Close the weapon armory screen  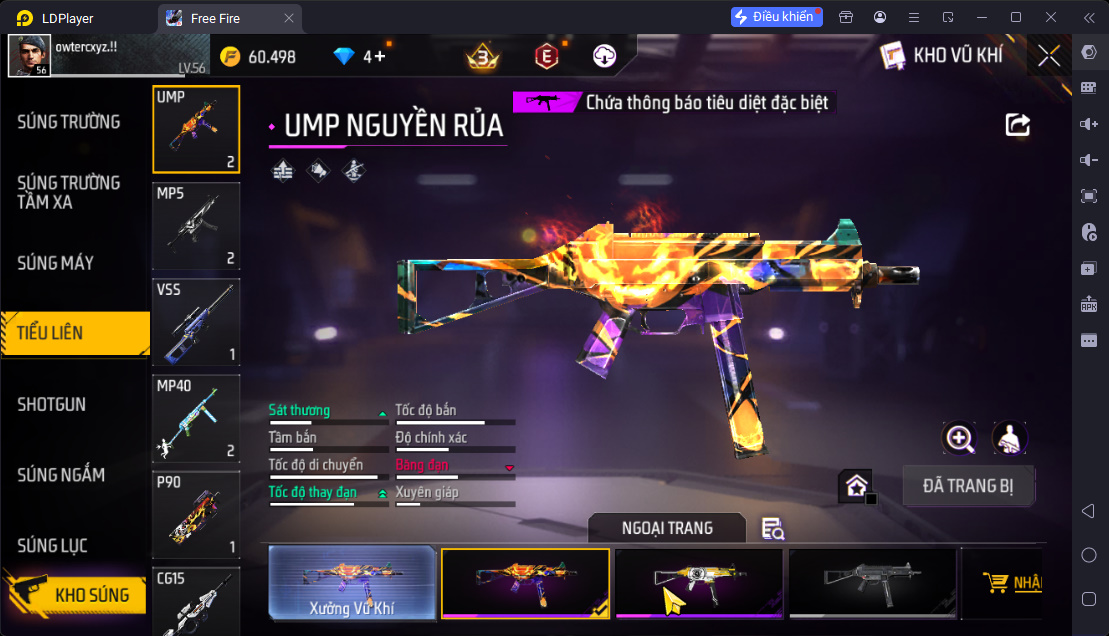coord(1049,56)
